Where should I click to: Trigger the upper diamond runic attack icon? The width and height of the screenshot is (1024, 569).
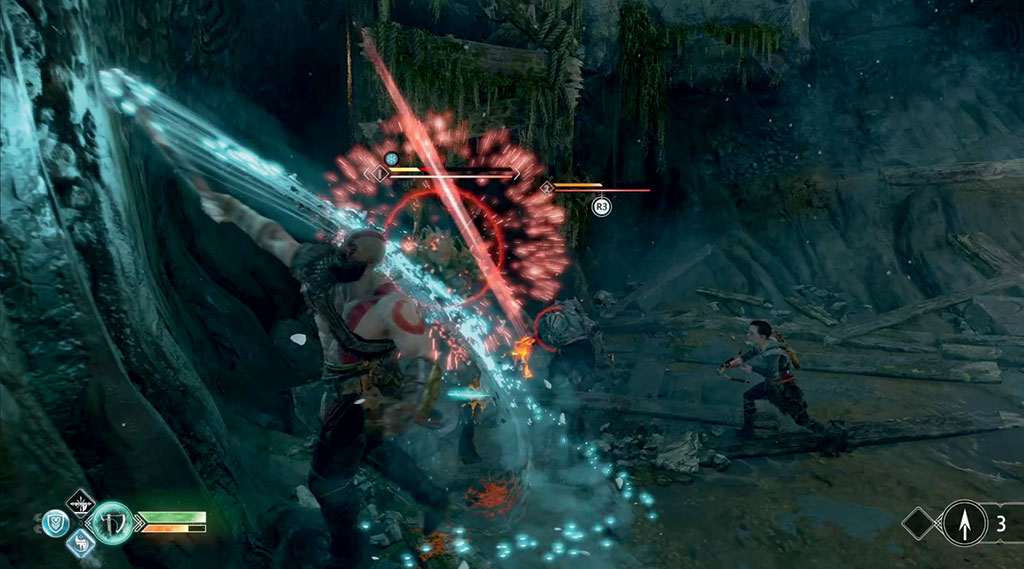80,502
